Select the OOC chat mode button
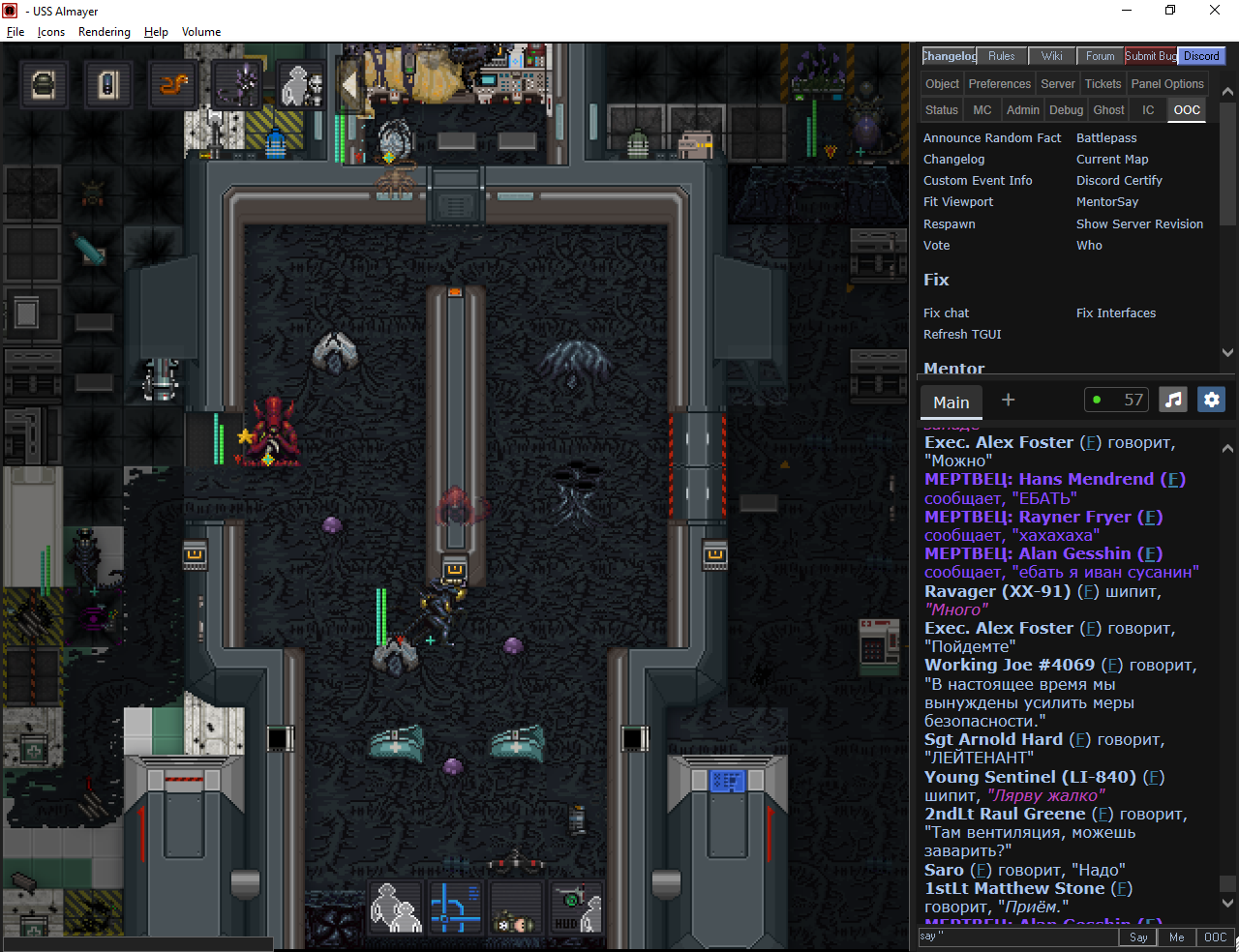 pyautogui.click(x=1215, y=937)
